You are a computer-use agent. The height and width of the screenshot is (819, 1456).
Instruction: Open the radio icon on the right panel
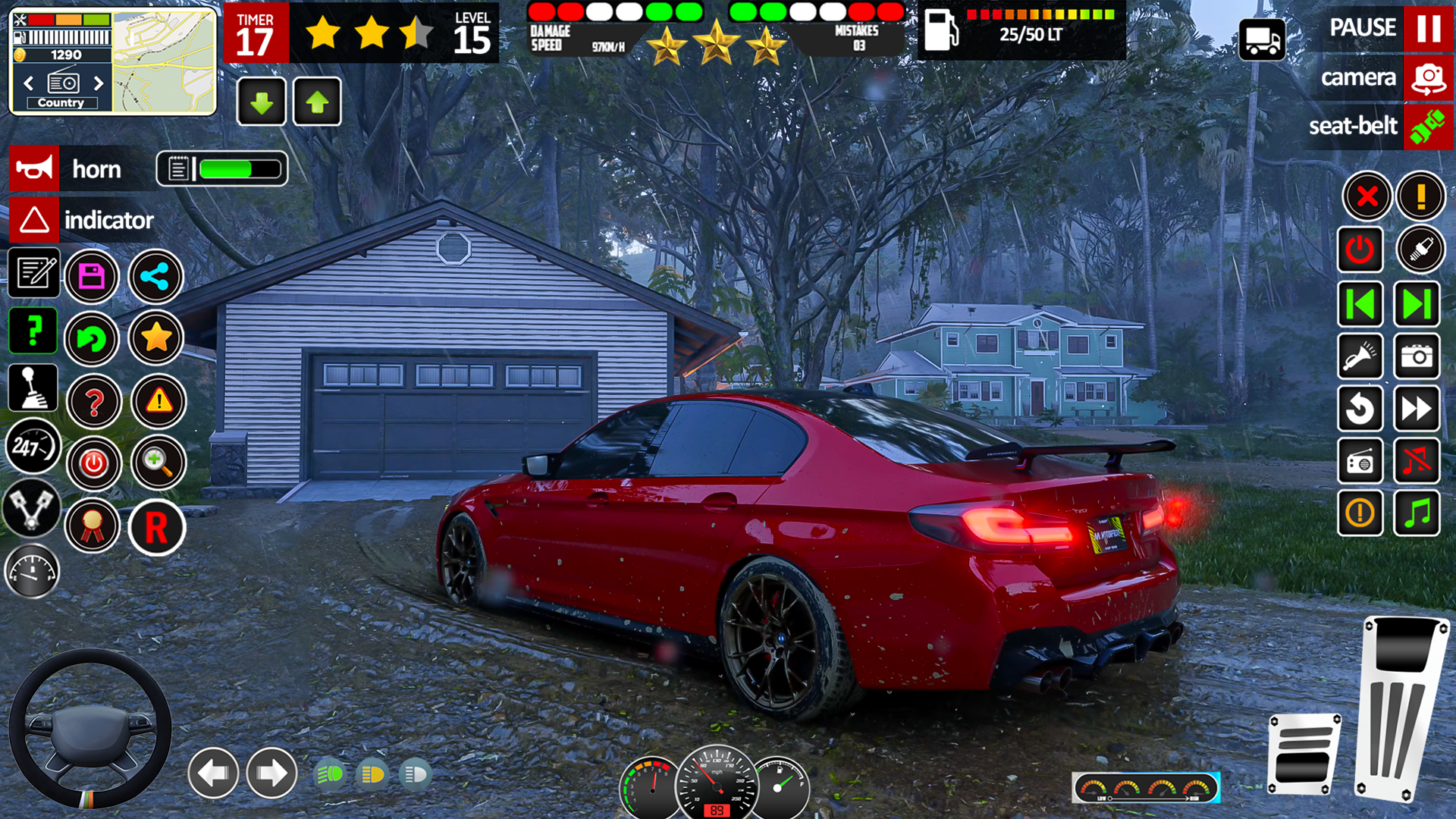tap(1360, 461)
